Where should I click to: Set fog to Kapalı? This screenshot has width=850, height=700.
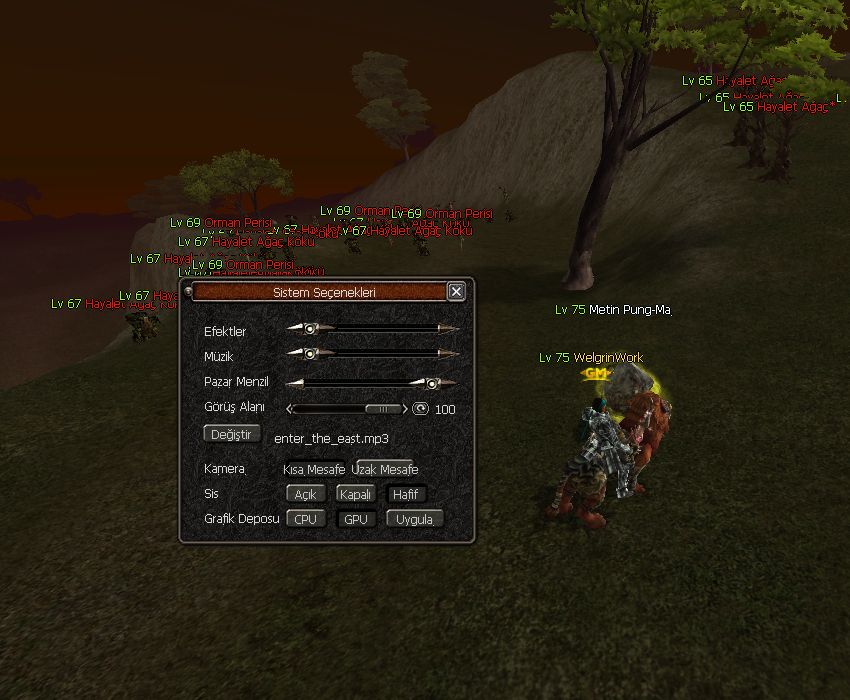356,494
